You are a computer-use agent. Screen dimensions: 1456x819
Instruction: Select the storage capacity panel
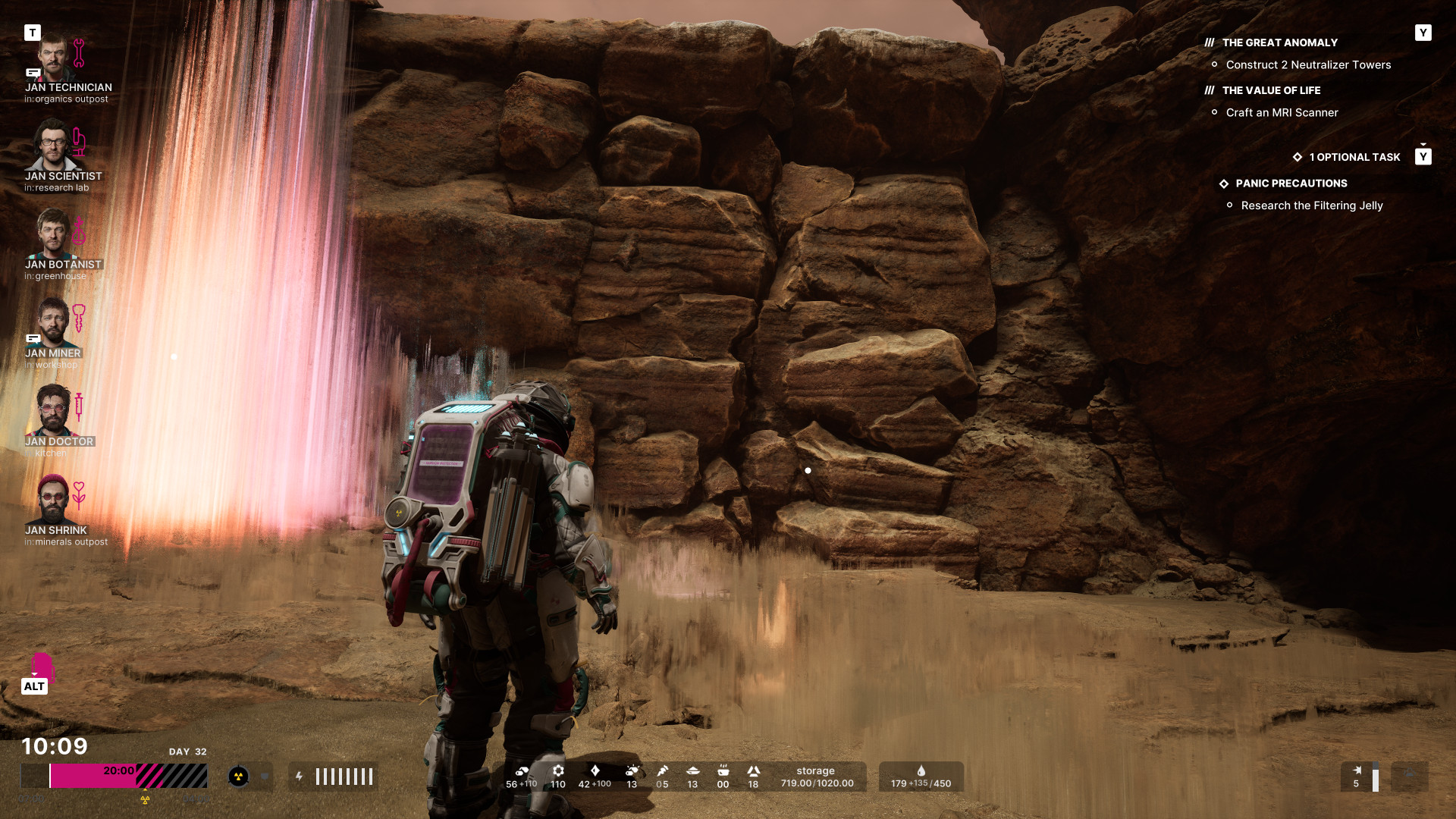point(816,777)
